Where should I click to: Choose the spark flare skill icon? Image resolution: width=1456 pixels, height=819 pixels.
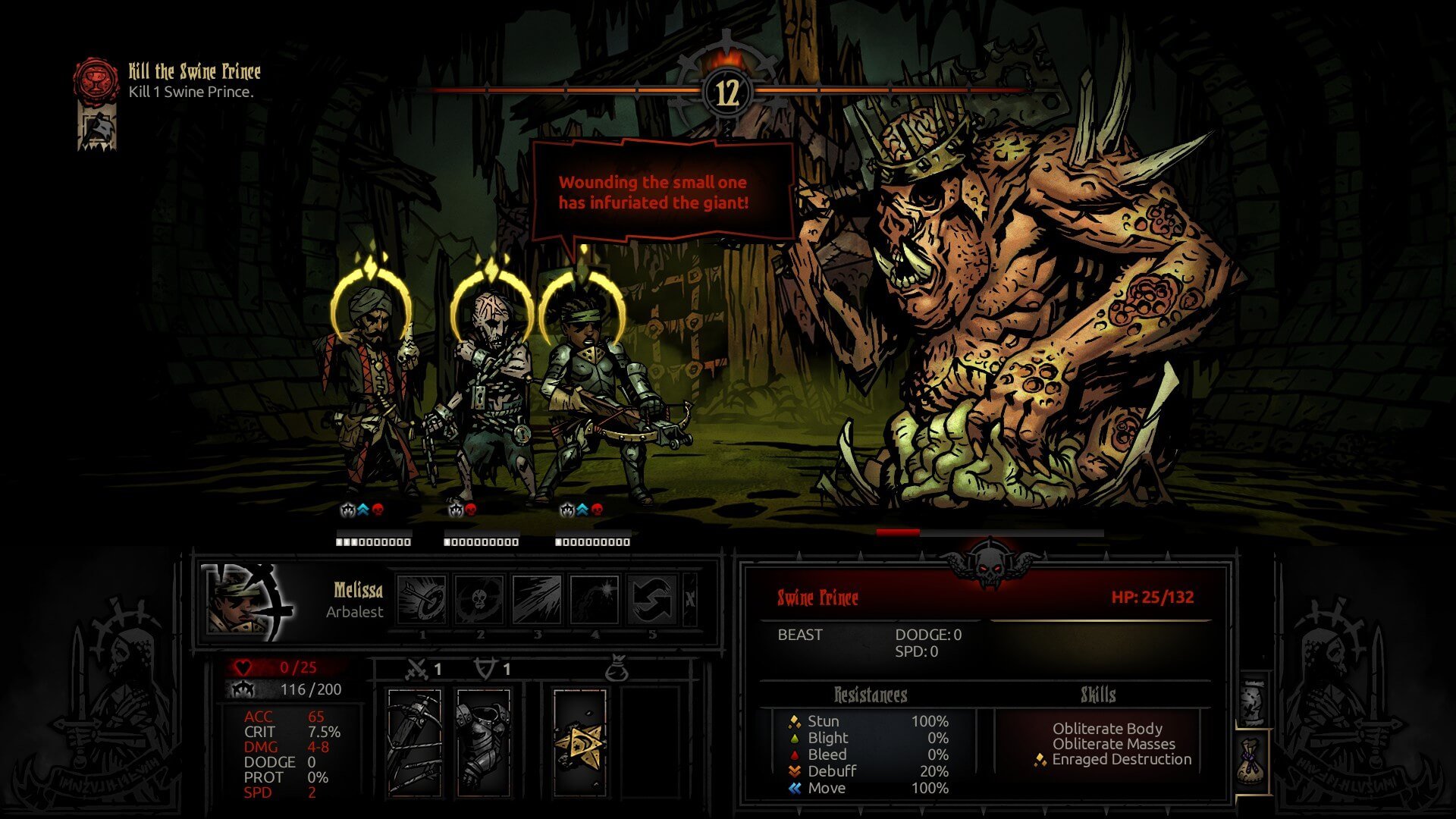pos(595,600)
